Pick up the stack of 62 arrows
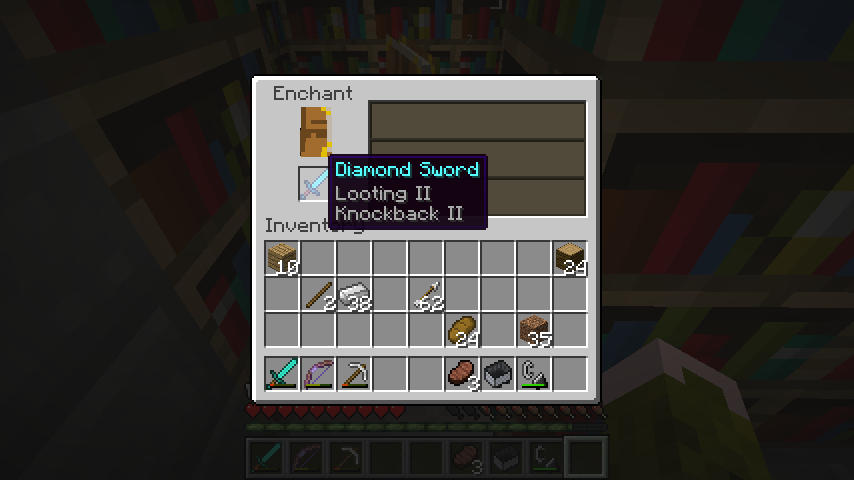Image resolution: width=854 pixels, height=480 pixels. [x=427, y=295]
